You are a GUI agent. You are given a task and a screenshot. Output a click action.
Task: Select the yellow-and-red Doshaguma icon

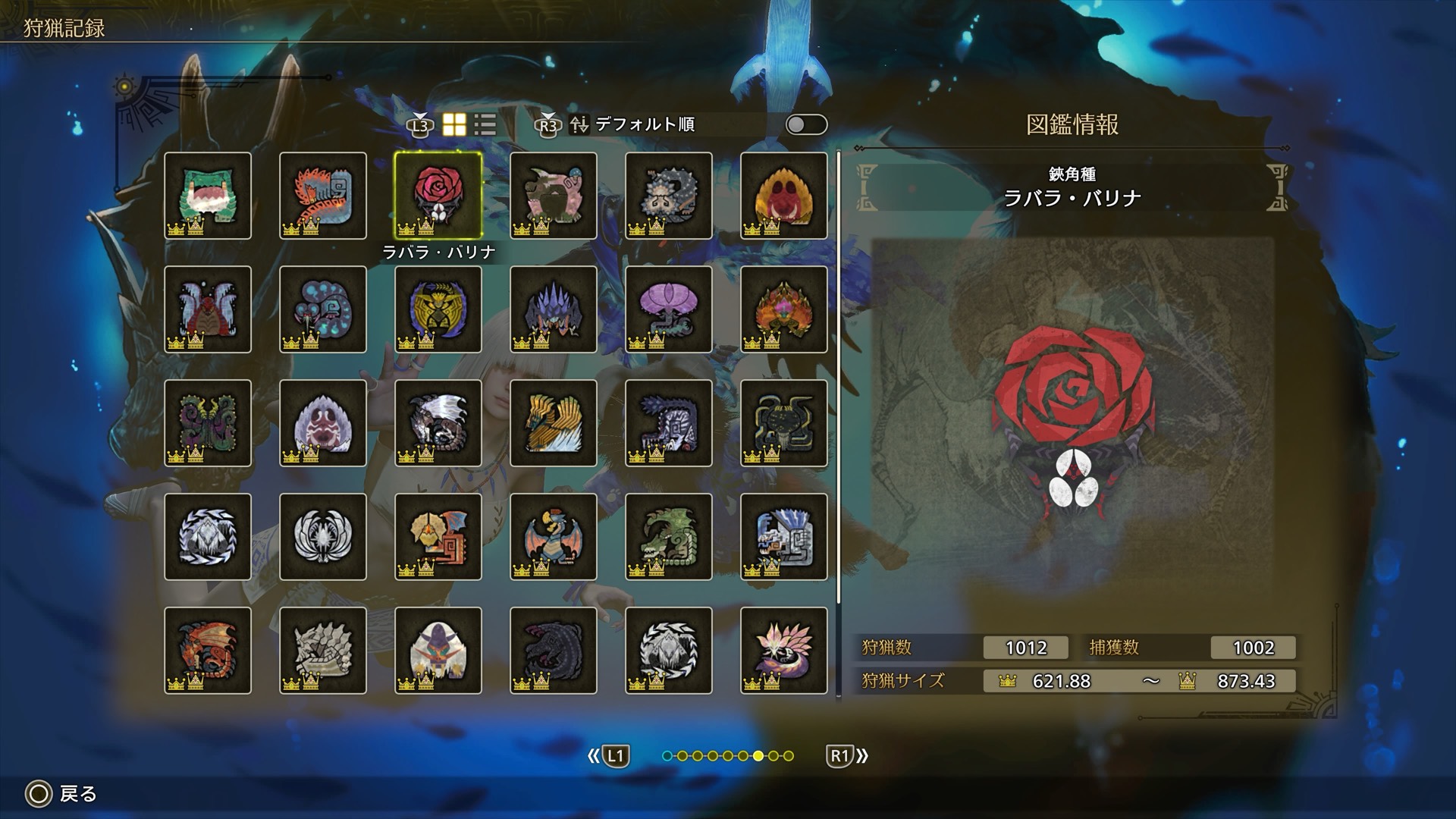(x=783, y=195)
